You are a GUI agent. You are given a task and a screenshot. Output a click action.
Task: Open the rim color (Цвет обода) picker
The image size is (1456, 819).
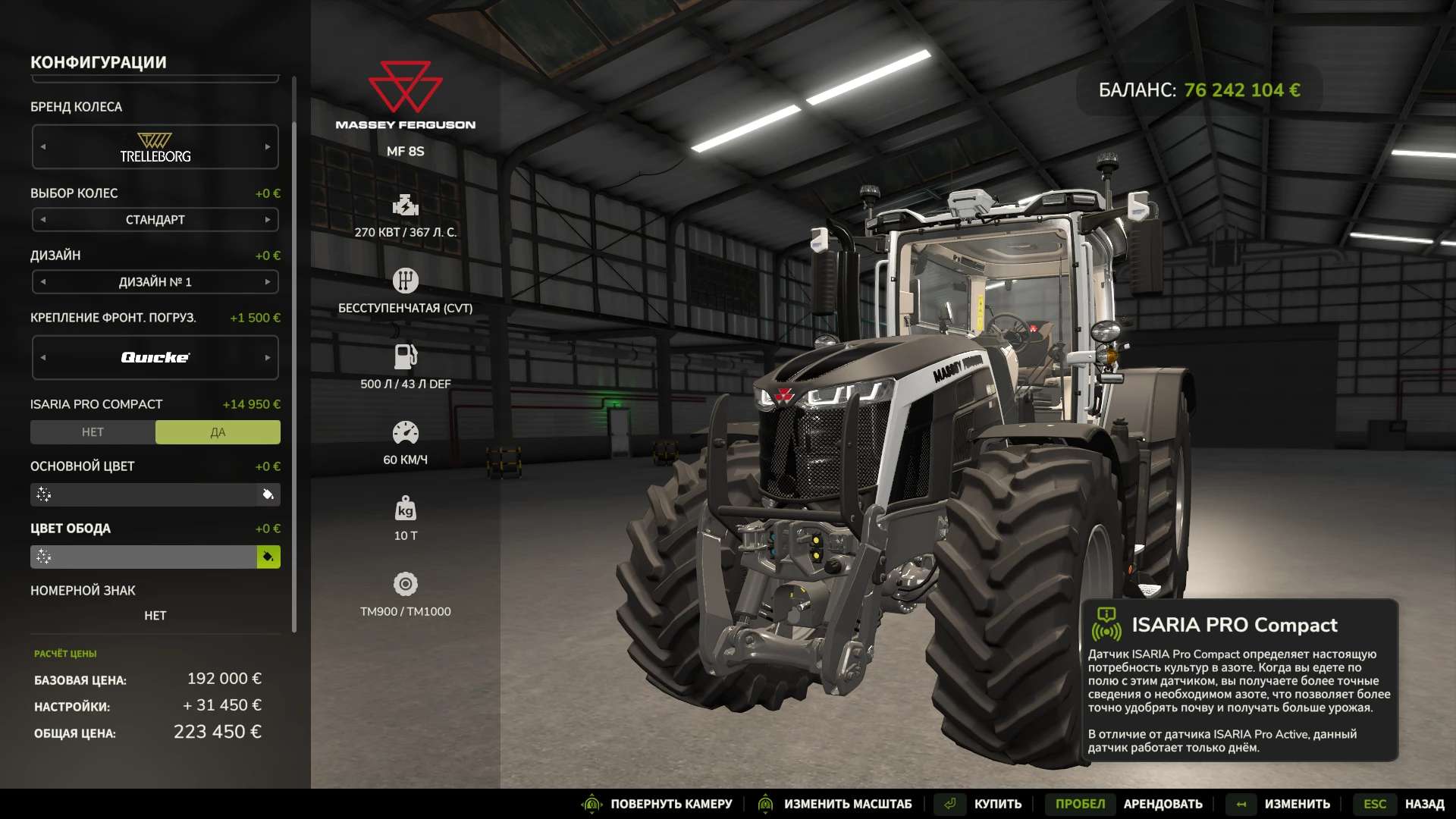coord(268,557)
